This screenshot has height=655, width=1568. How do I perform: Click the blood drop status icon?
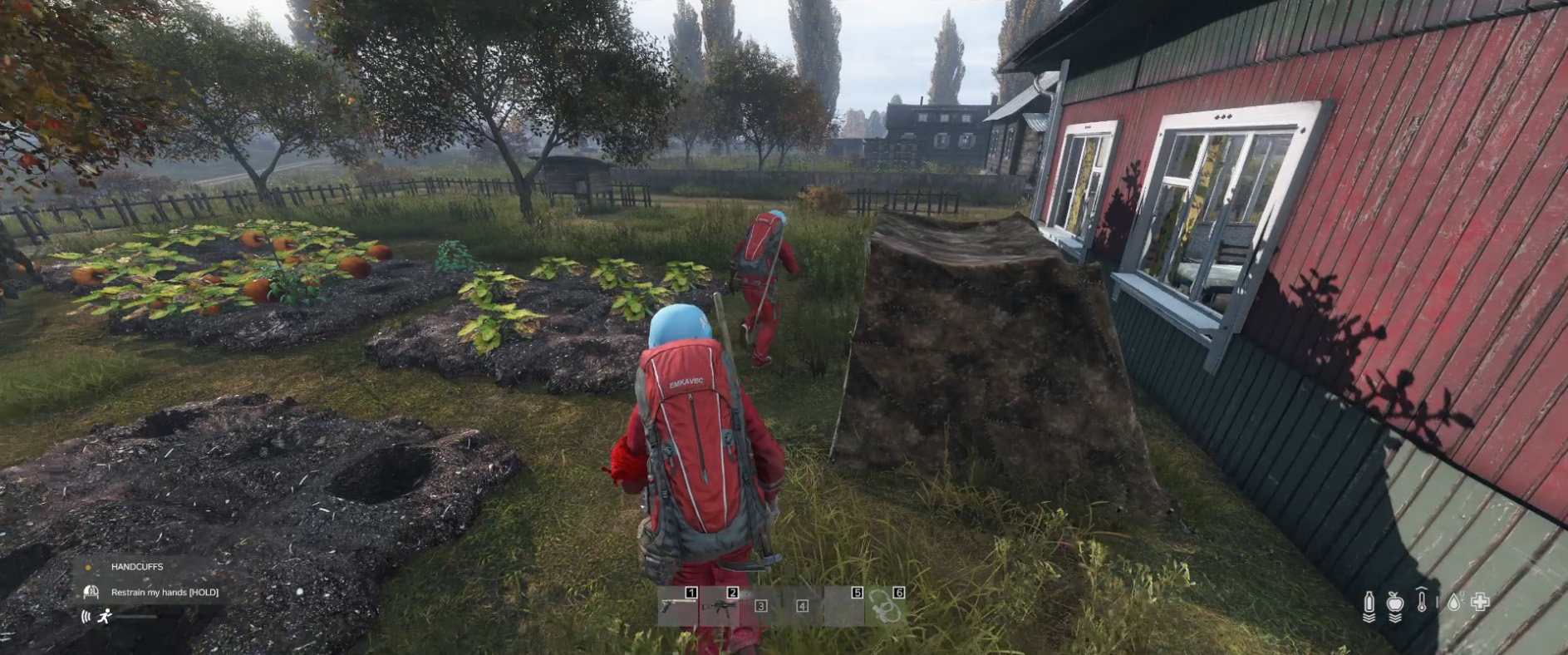(x=1453, y=602)
